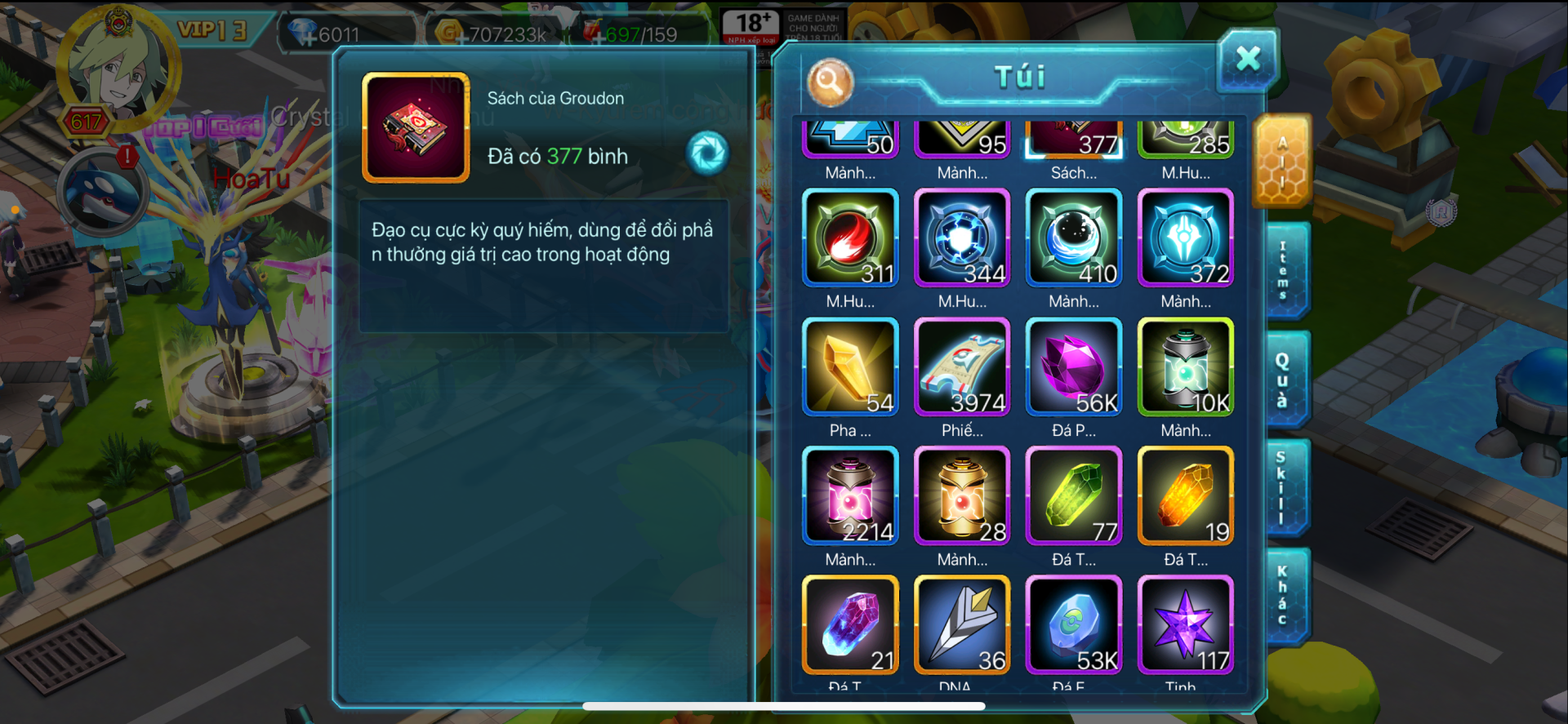Pick the green crystal item with 77
This screenshot has width=1568, height=724.
pyautogui.click(x=1074, y=496)
